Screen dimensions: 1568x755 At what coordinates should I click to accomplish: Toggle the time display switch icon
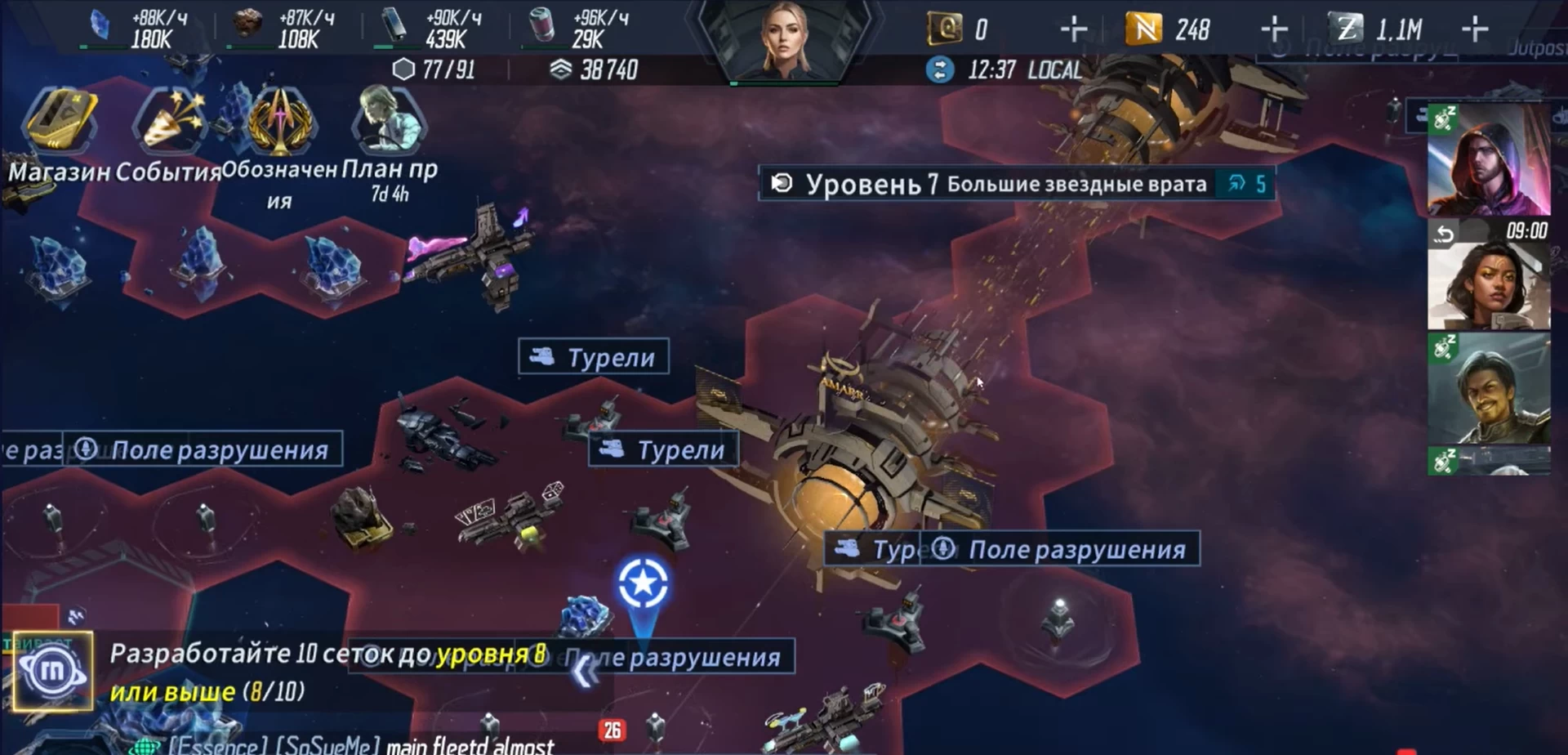tap(940, 70)
